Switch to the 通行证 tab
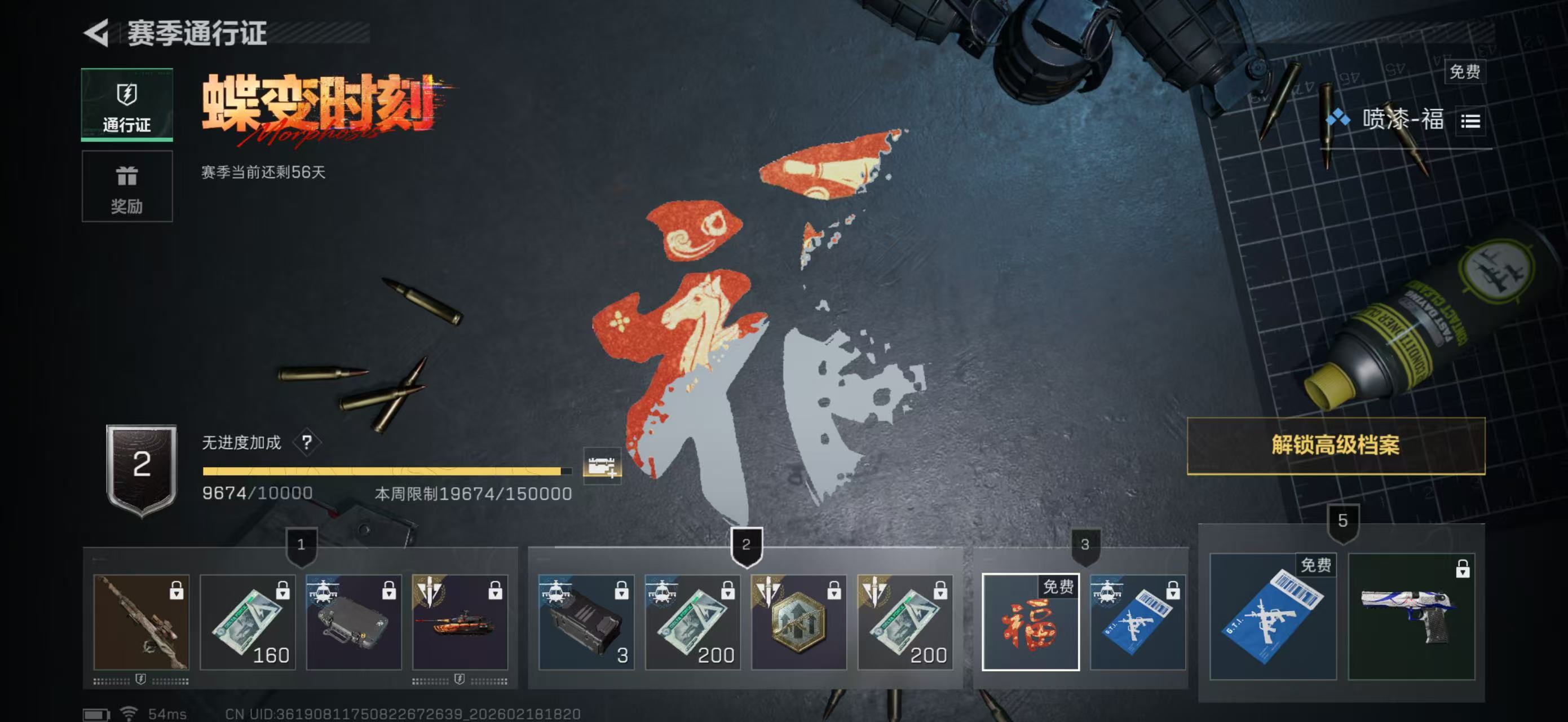 (127, 105)
